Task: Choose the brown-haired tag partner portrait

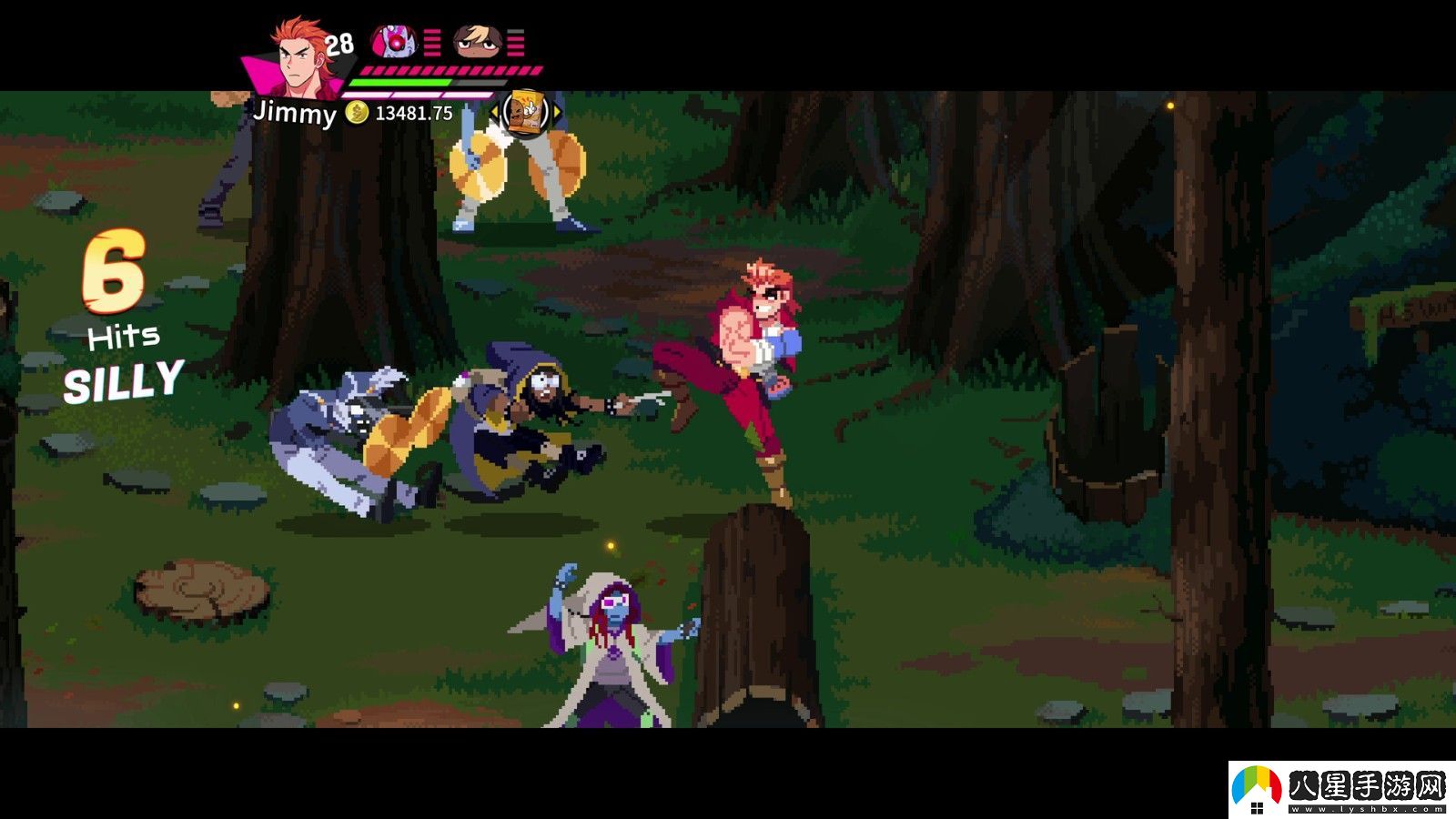Action: pos(478,41)
